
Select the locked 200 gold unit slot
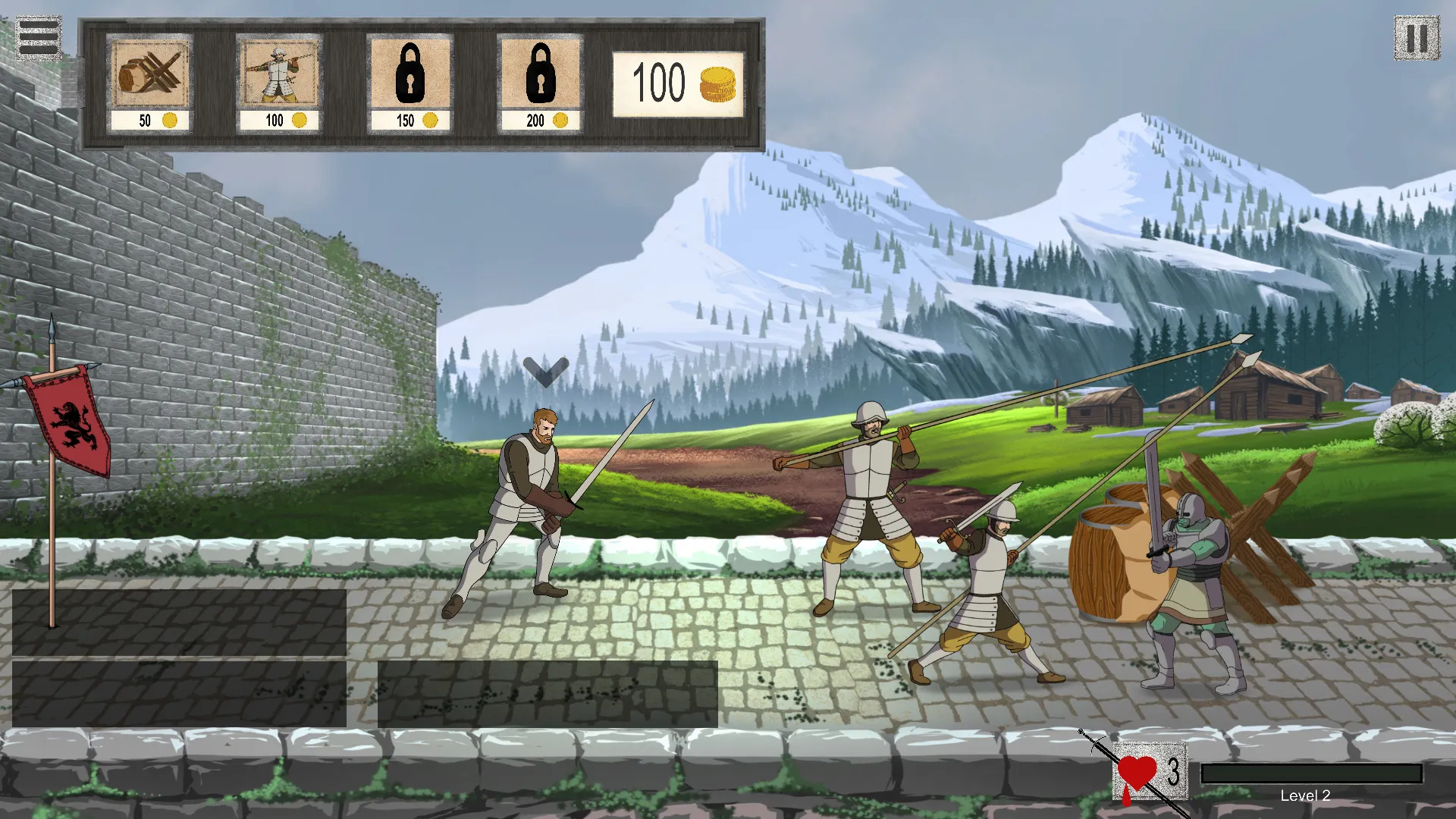pos(540,83)
